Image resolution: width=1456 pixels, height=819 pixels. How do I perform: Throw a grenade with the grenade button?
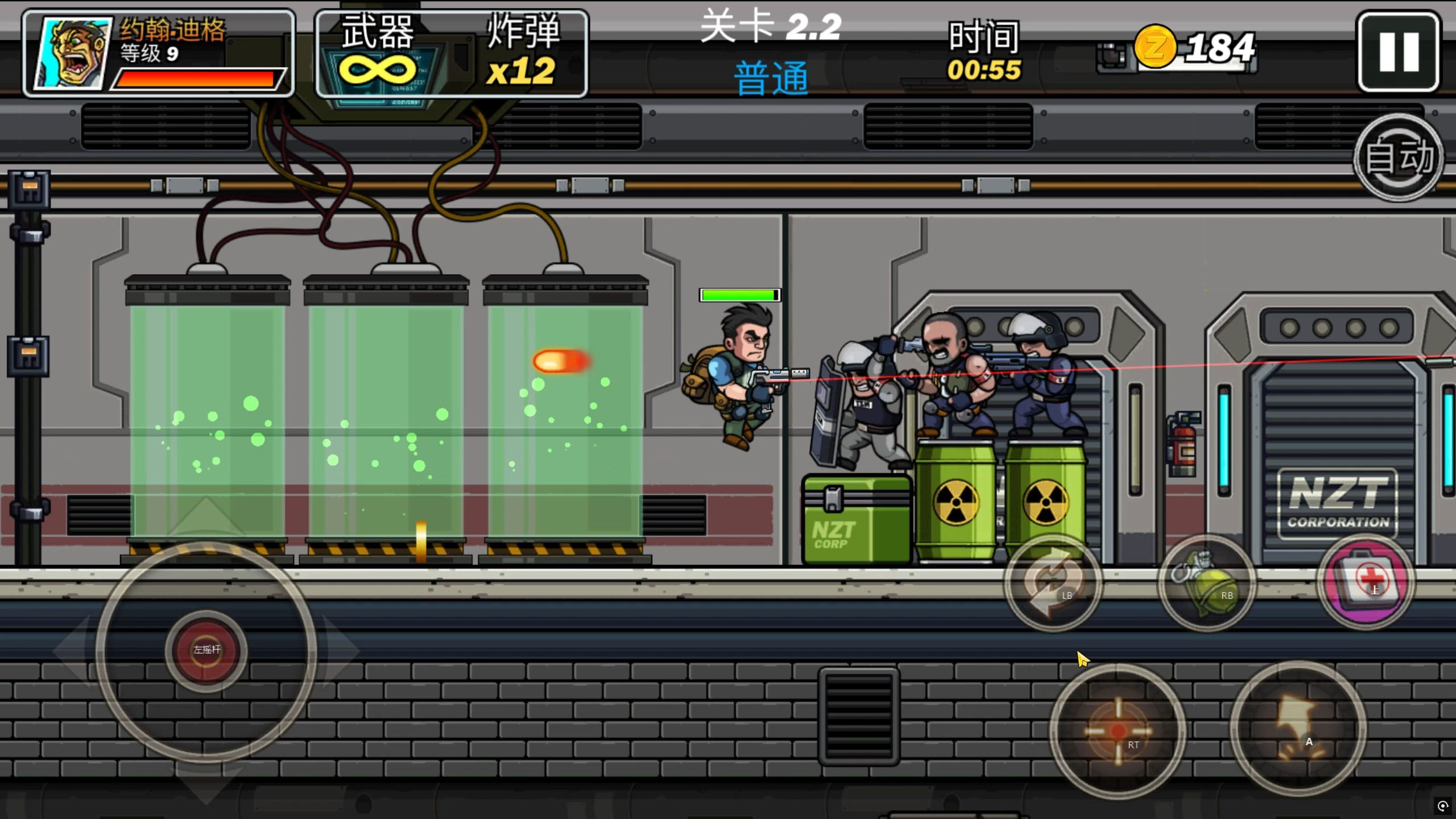[x=1207, y=582]
